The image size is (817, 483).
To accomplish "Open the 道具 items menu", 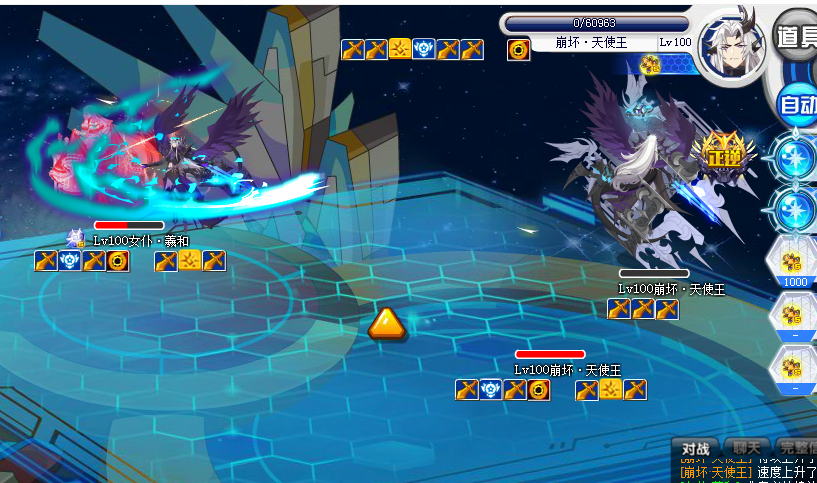I will pos(797,38).
